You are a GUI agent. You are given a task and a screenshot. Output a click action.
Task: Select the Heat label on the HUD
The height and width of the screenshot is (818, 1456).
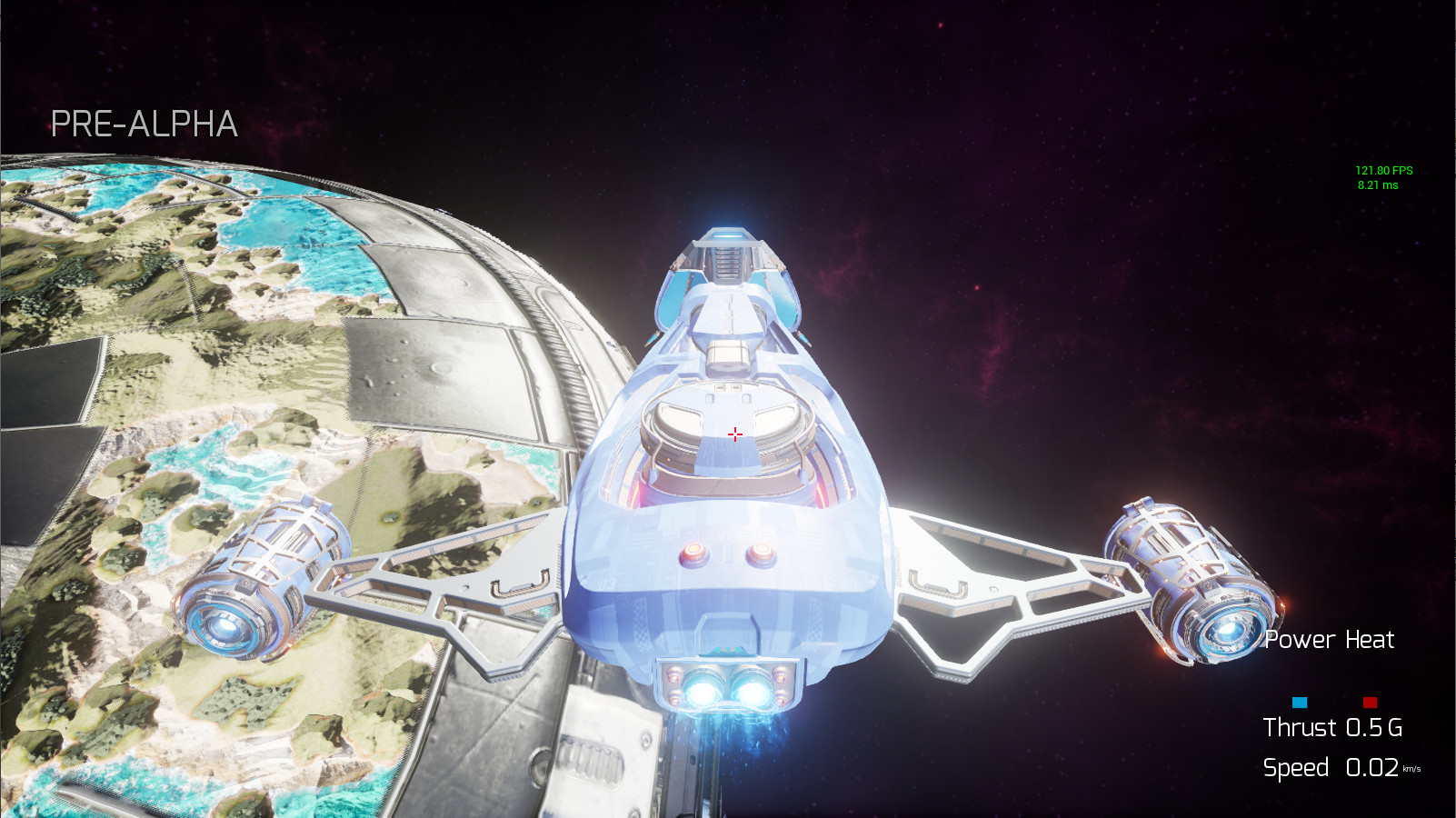1371,640
